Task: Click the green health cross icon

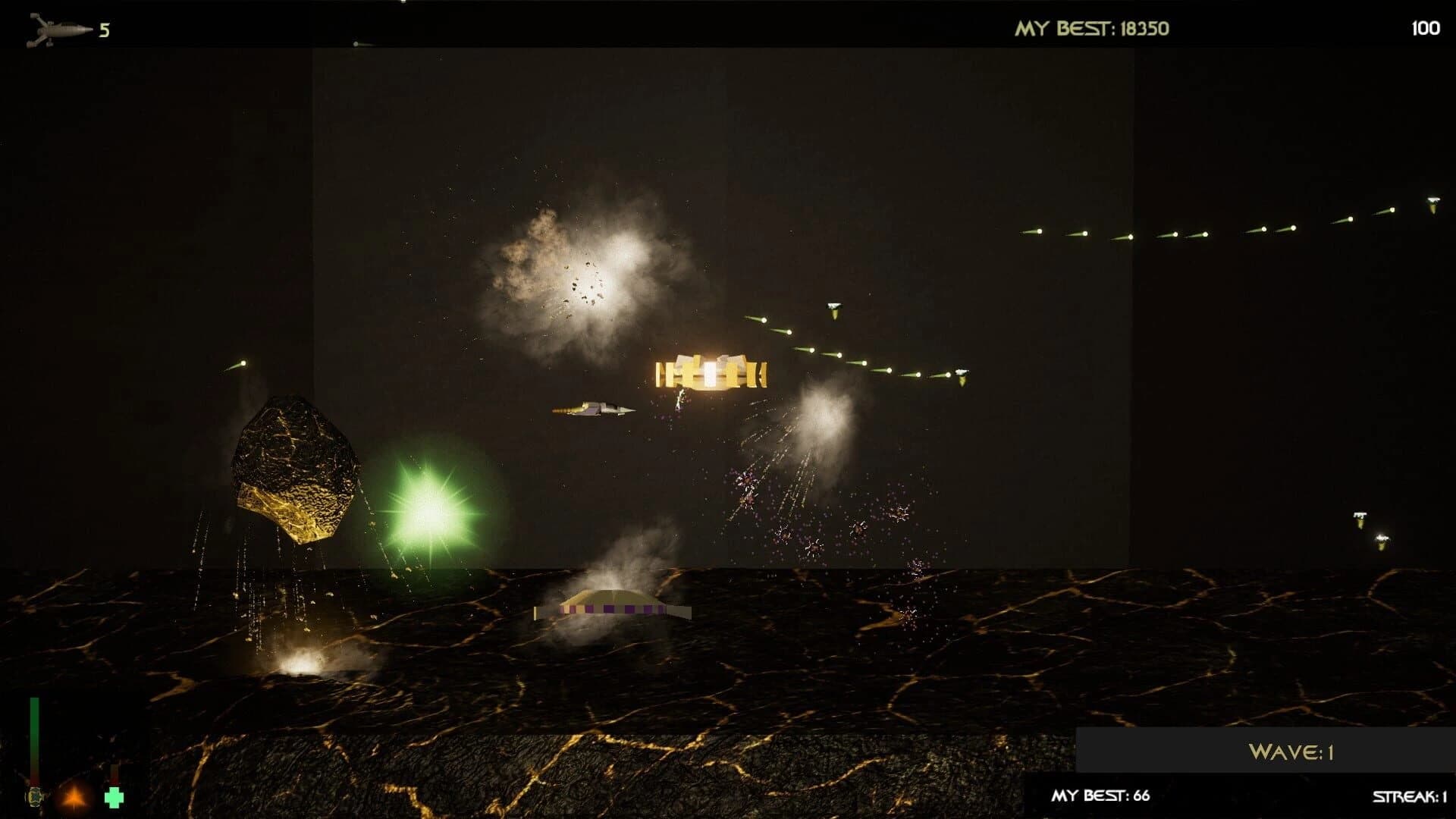Action: tap(114, 797)
